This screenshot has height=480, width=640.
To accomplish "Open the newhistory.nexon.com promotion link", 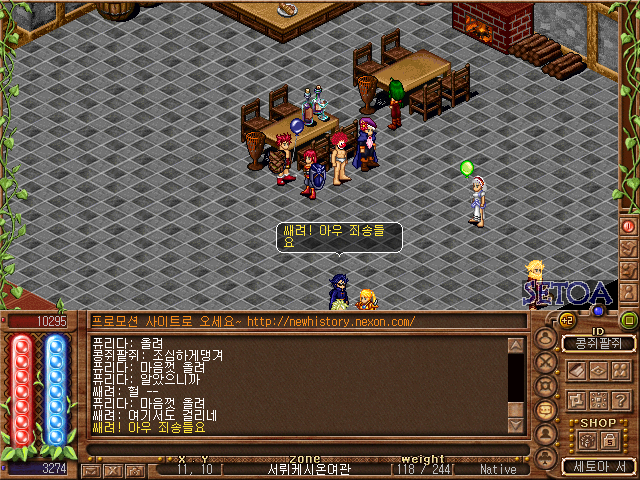I will (330, 321).
